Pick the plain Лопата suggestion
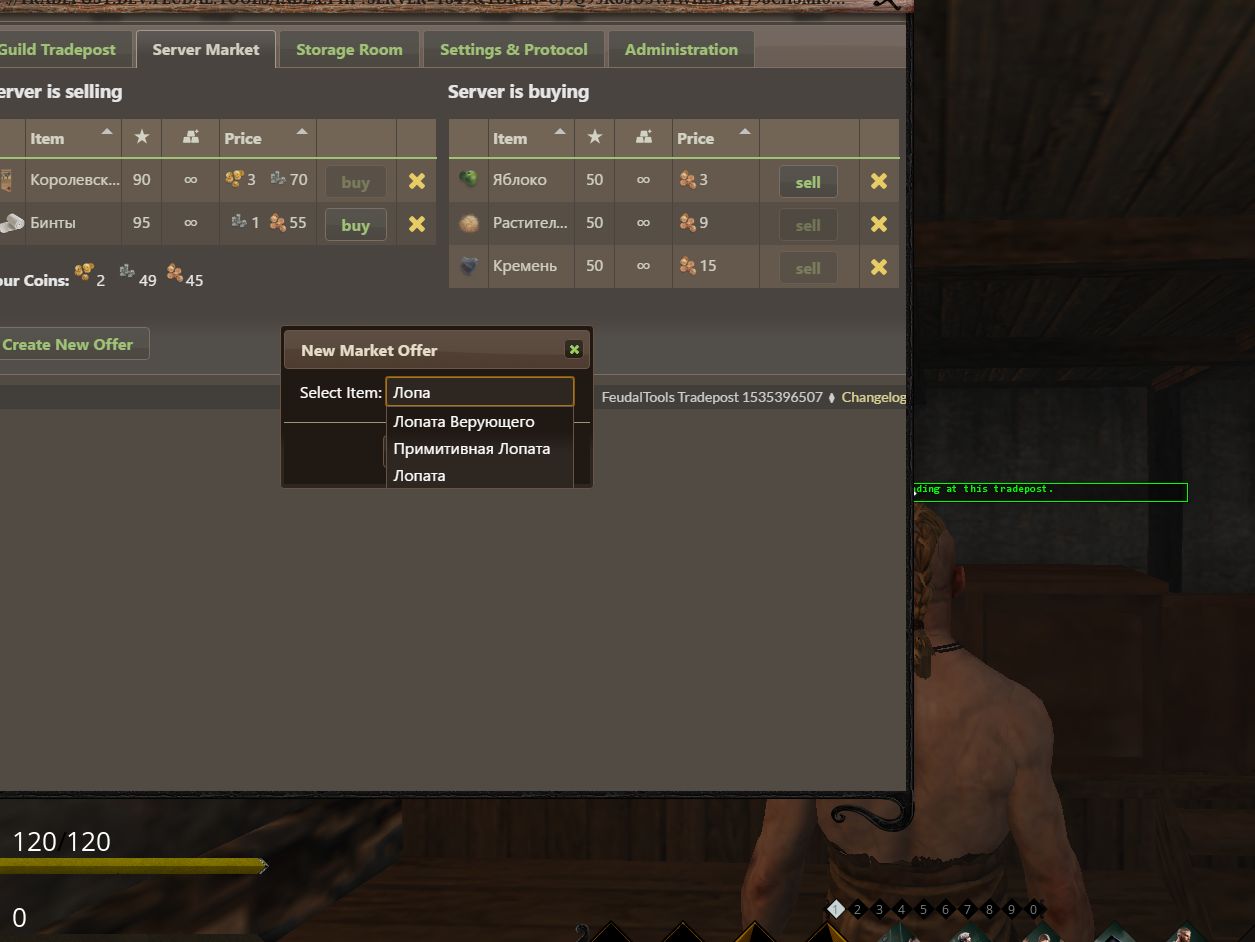 click(x=419, y=476)
